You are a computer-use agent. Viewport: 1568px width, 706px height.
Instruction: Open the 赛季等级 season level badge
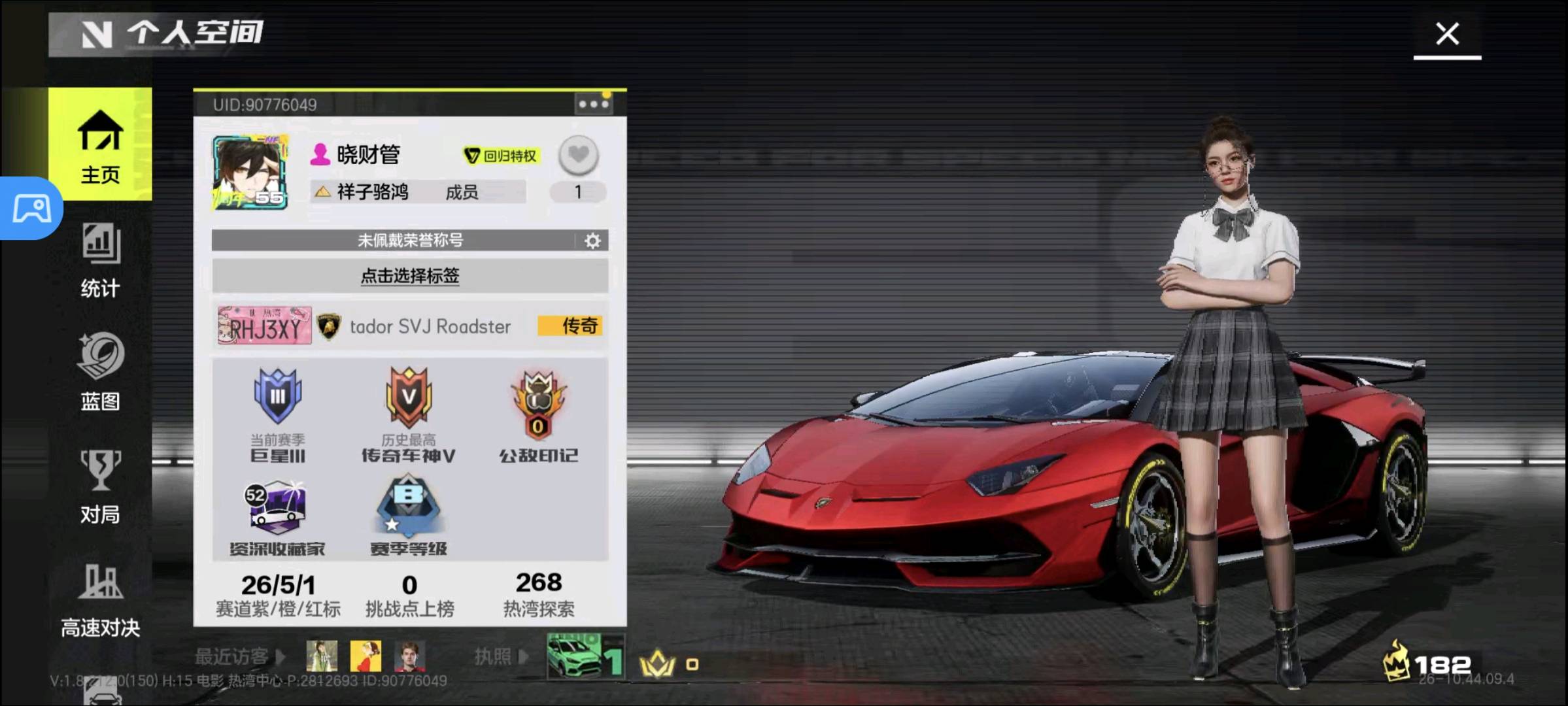[x=409, y=518]
